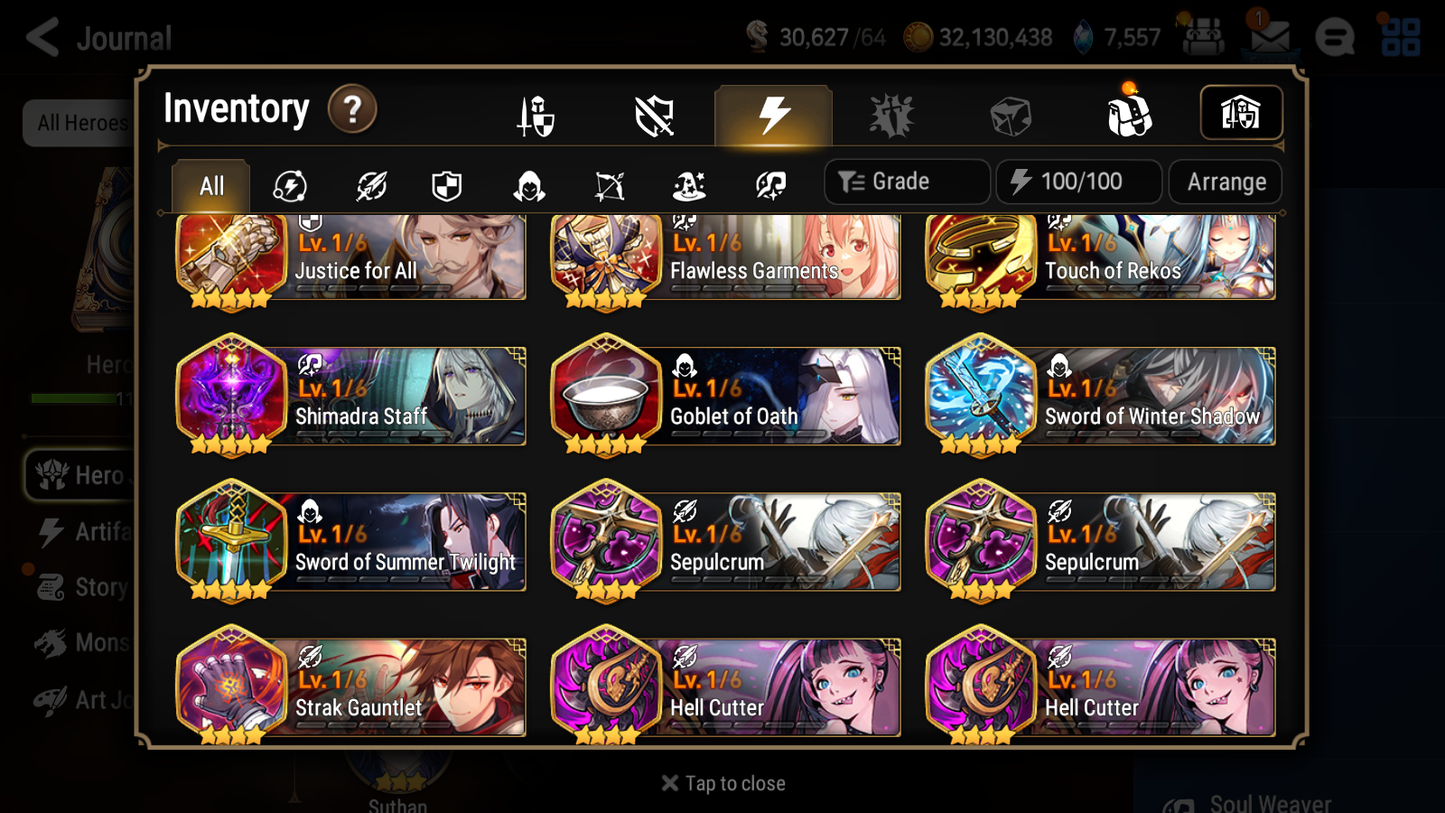Open the Grade filter dropdown
The image size is (1445, 813).
[906, 181]
